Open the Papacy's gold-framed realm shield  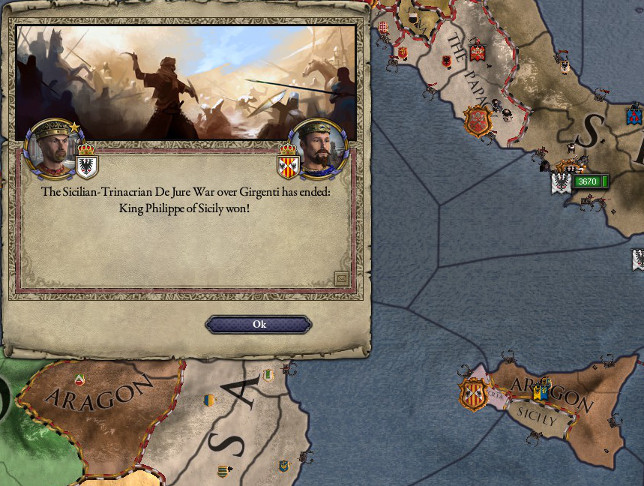478,121
